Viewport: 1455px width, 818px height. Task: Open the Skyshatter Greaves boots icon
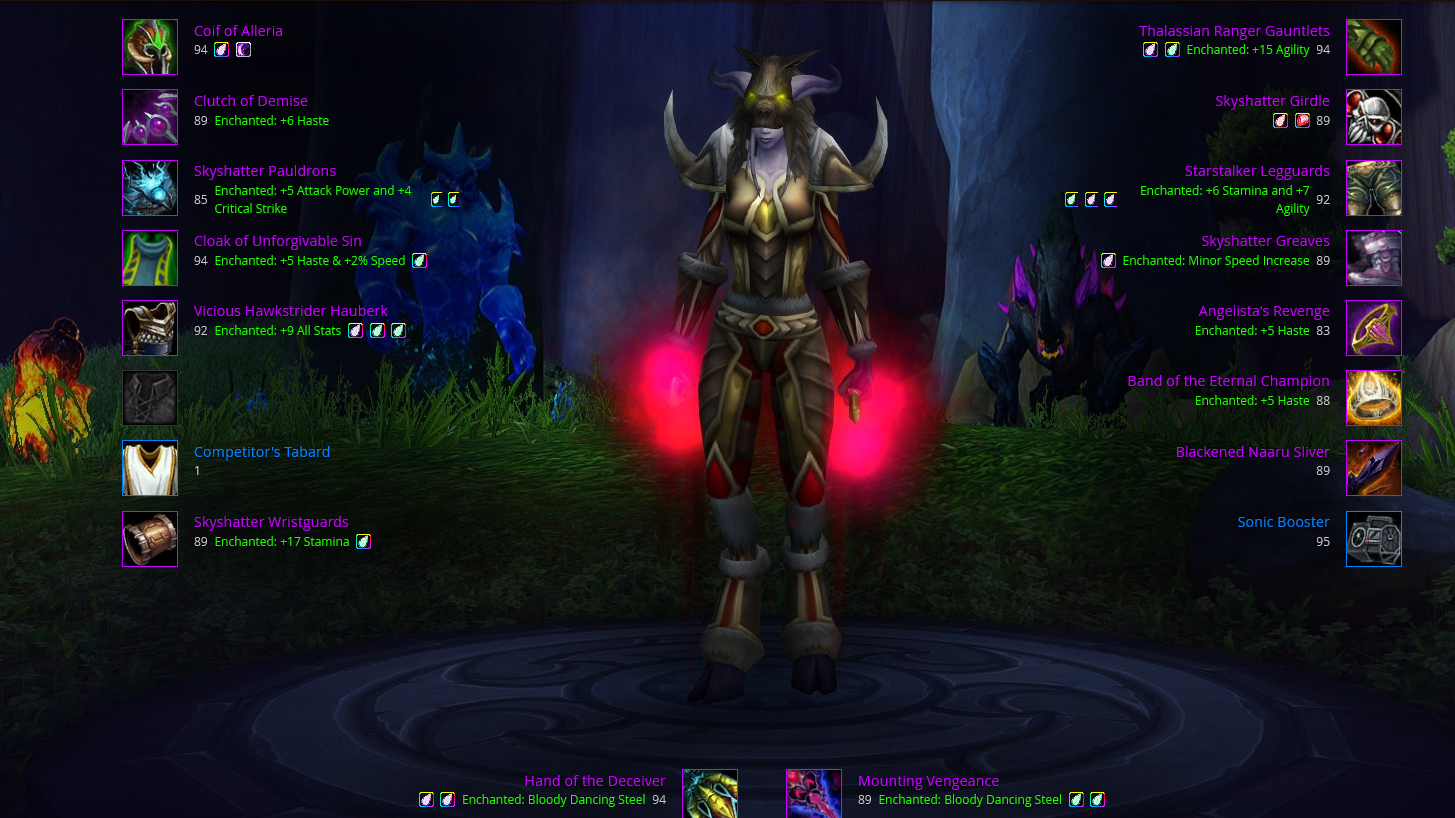[x=1373, y=258]
